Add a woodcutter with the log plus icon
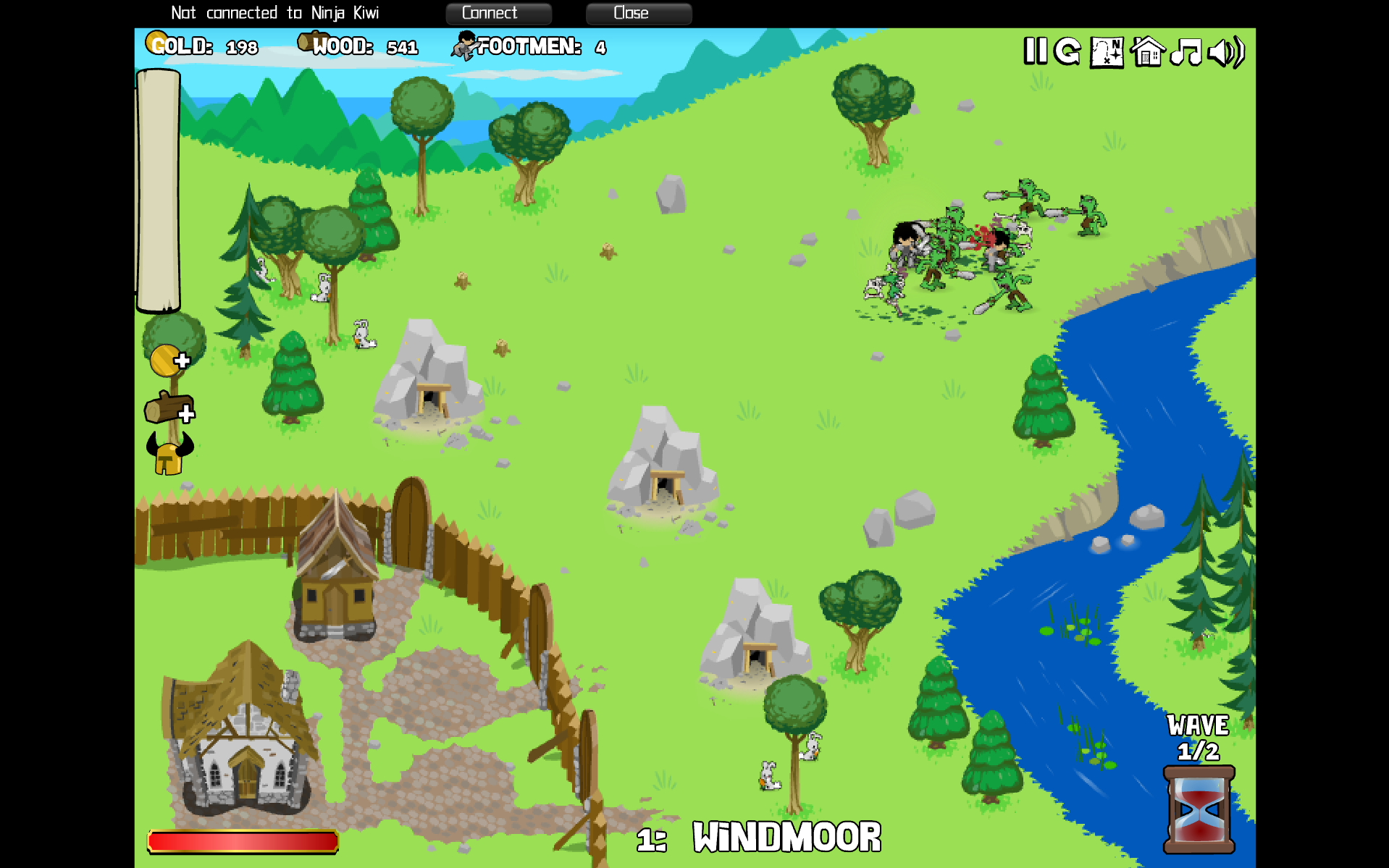 (x=169, y=408)
